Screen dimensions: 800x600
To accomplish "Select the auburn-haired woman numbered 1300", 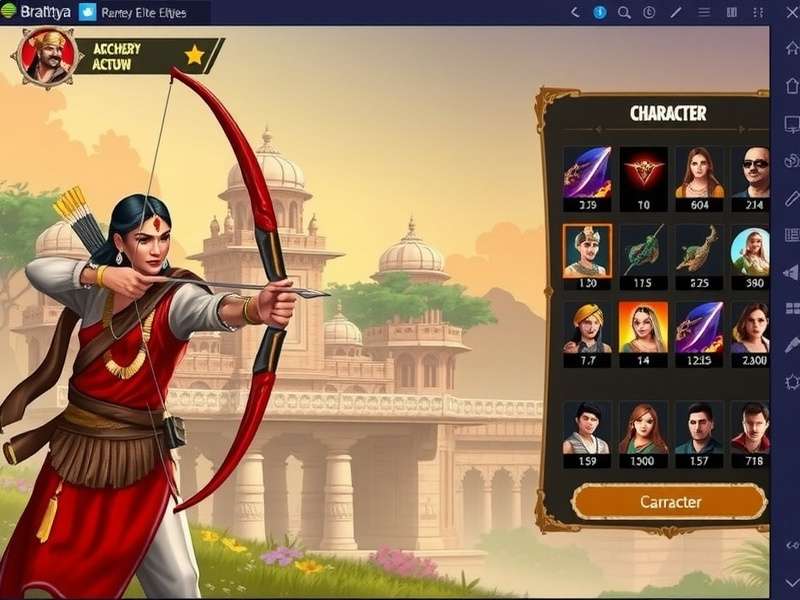I will tap(643, 428).
